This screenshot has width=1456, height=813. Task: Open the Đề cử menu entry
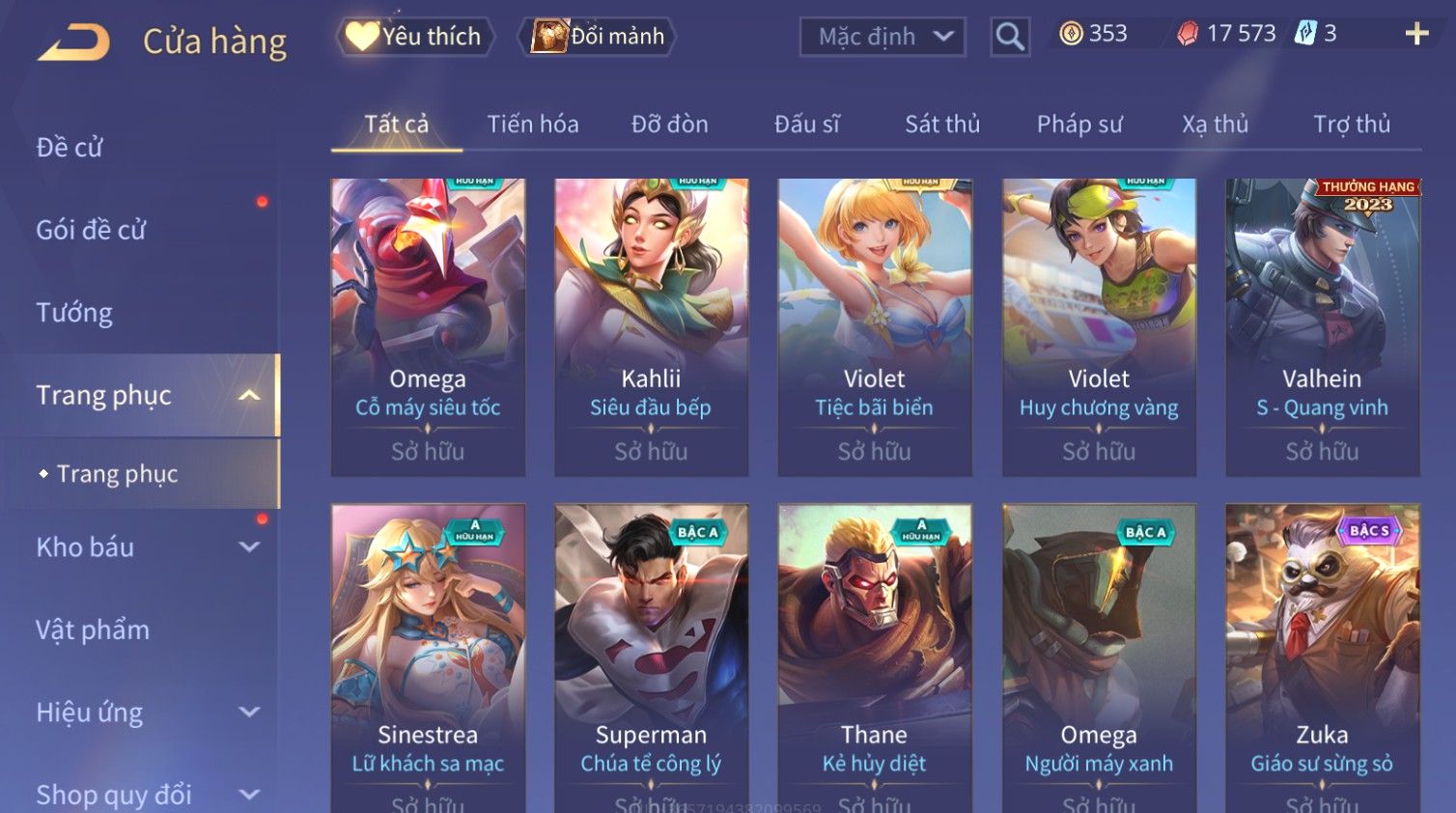click(70, 148)
